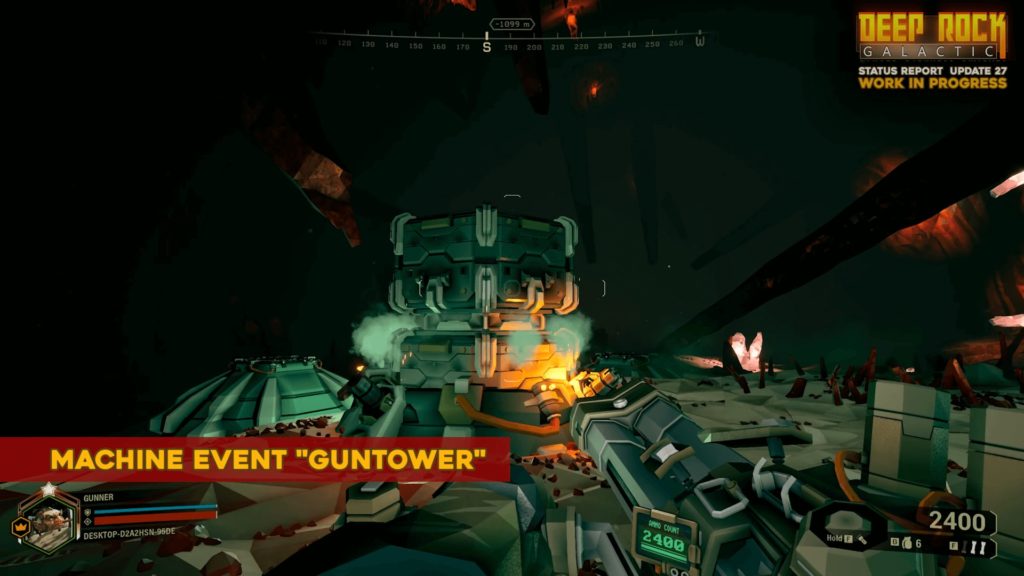Select the equipped weapon octagon icon
Viewport: 1024px width, 576px height.
842,526
